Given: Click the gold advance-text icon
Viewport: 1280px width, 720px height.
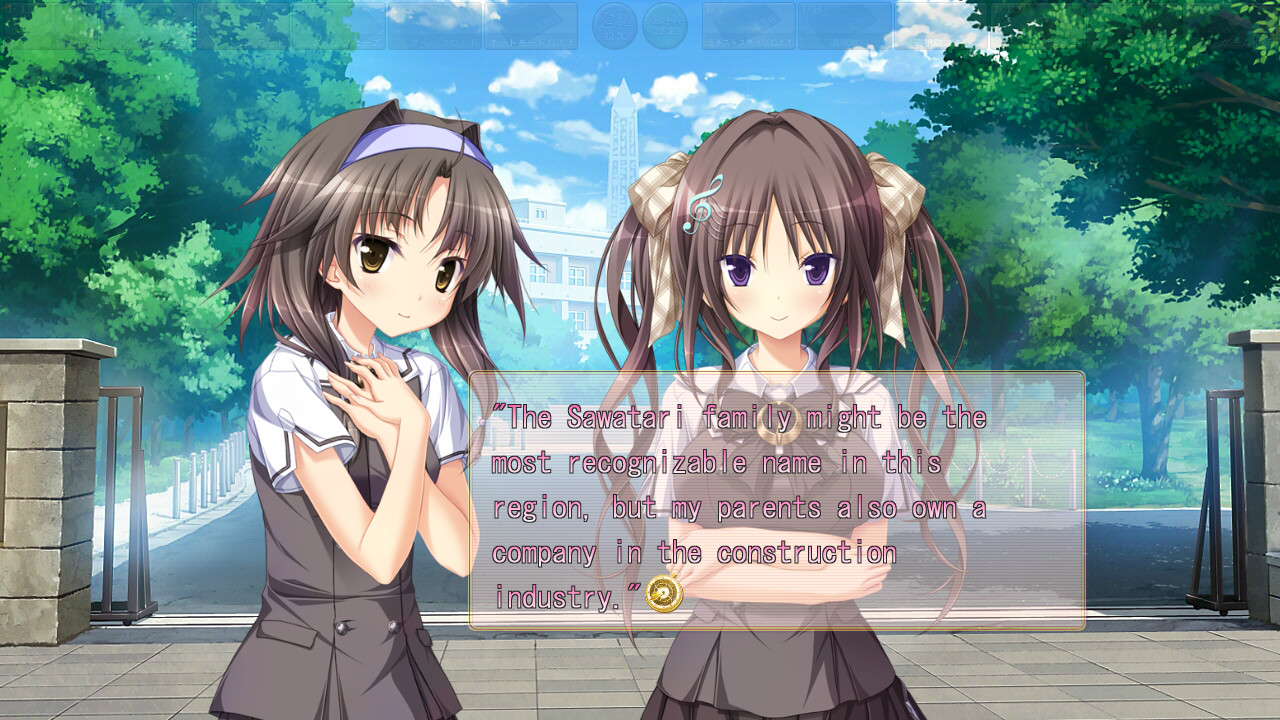Looking at the screenshot, I should point(664,595).
